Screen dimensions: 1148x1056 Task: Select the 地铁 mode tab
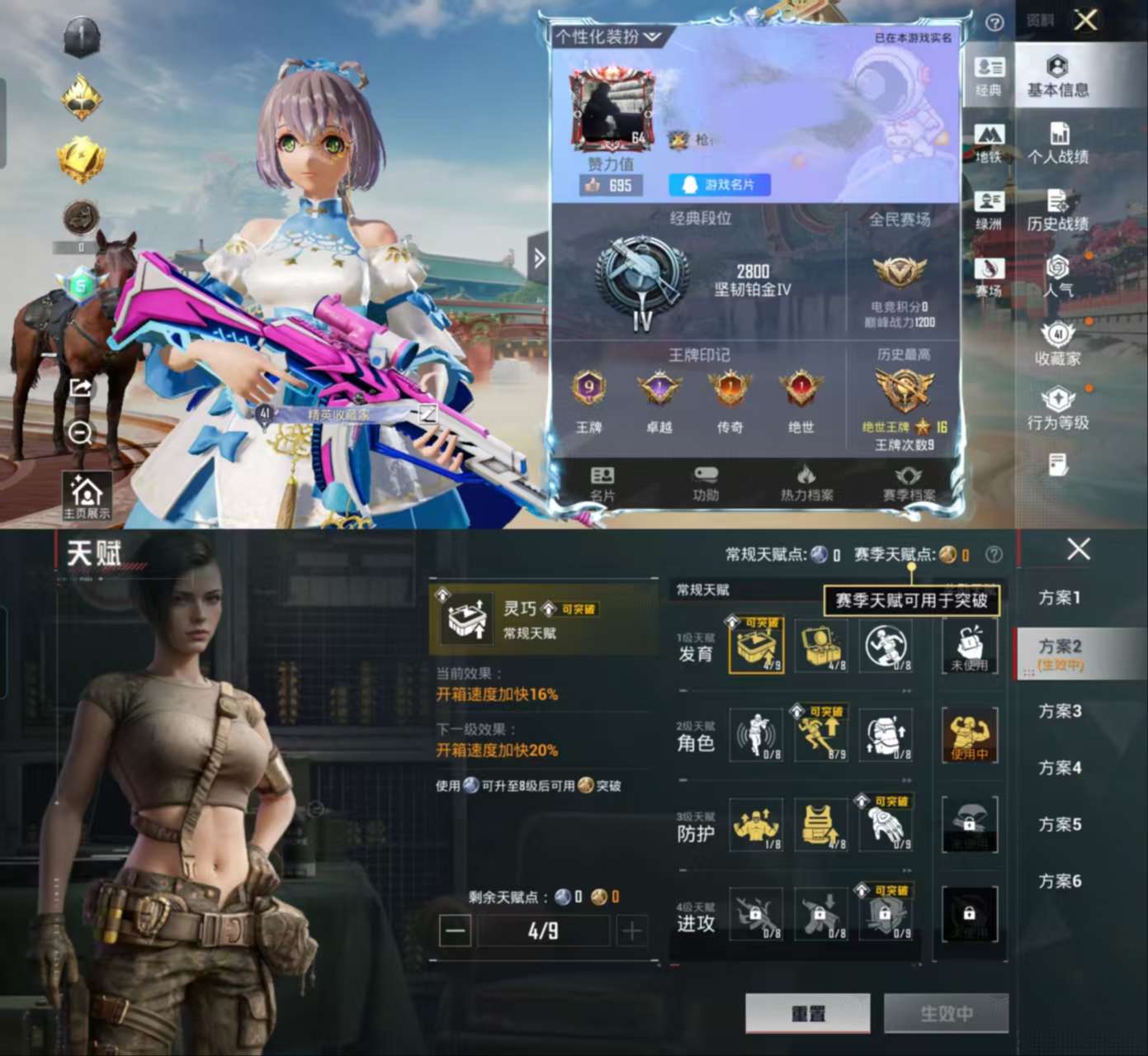989,143
